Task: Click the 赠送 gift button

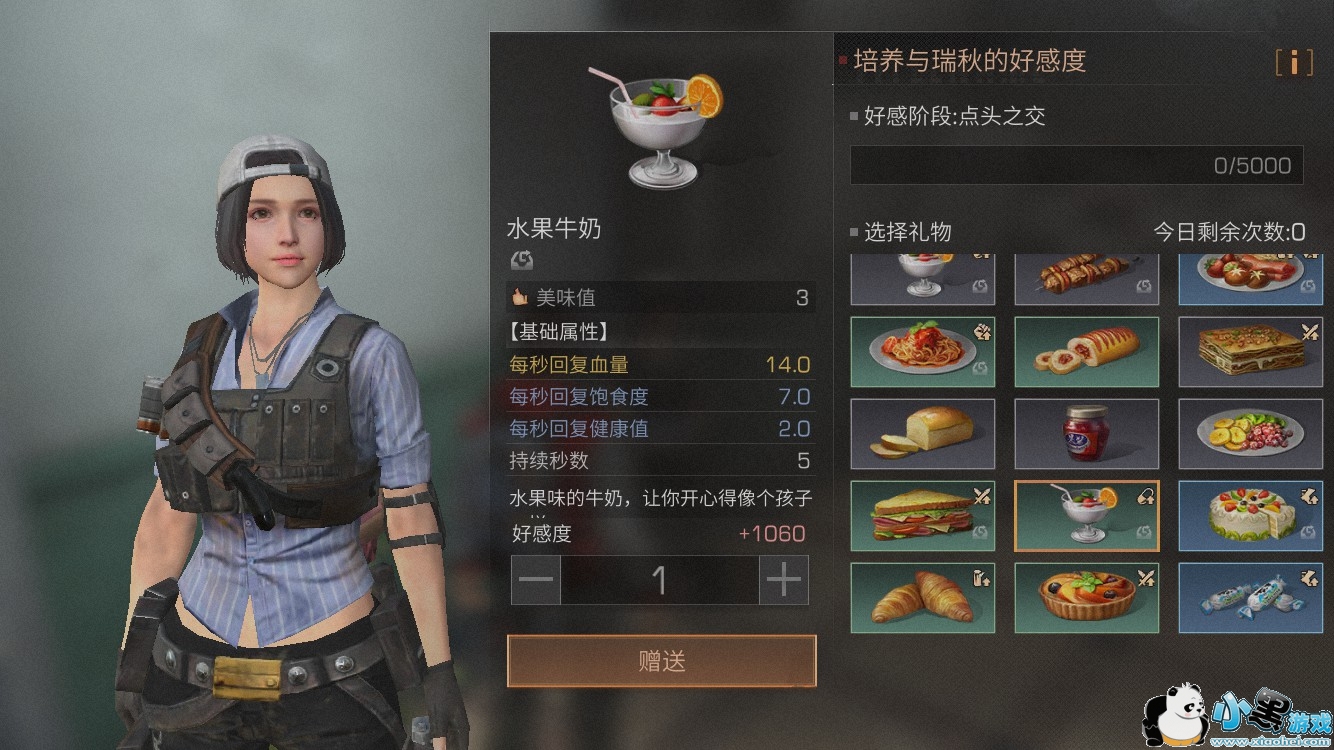Action: coord(661,661)
